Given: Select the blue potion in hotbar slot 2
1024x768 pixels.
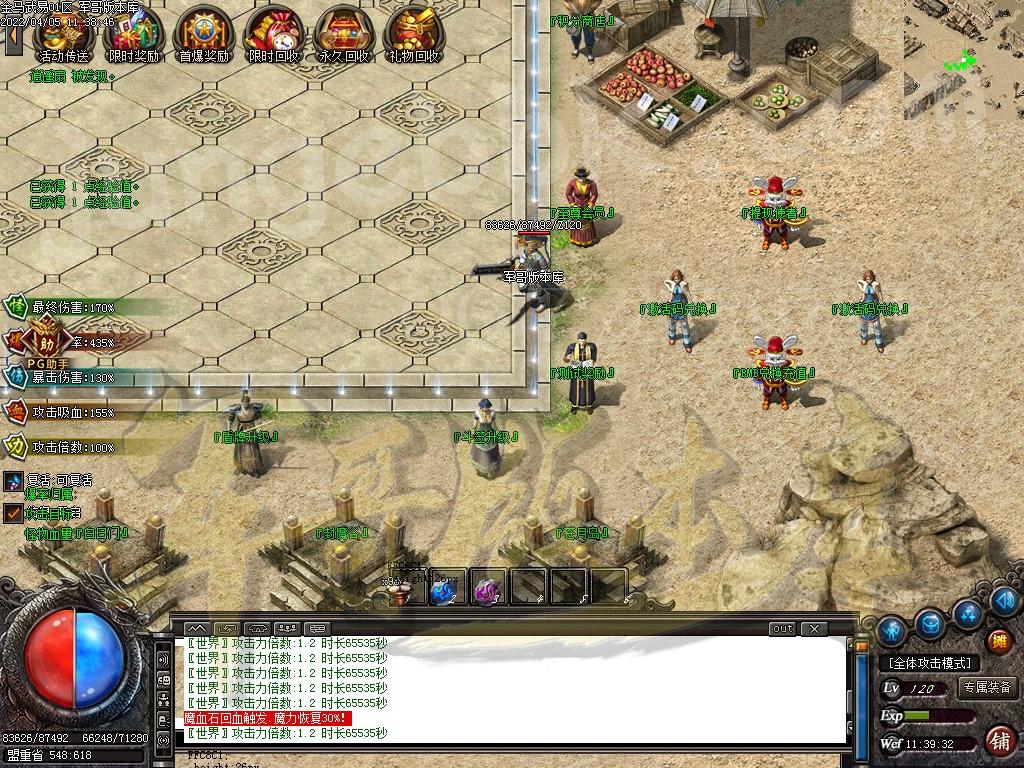Looking at the screenshot, I should pos(443,590).
